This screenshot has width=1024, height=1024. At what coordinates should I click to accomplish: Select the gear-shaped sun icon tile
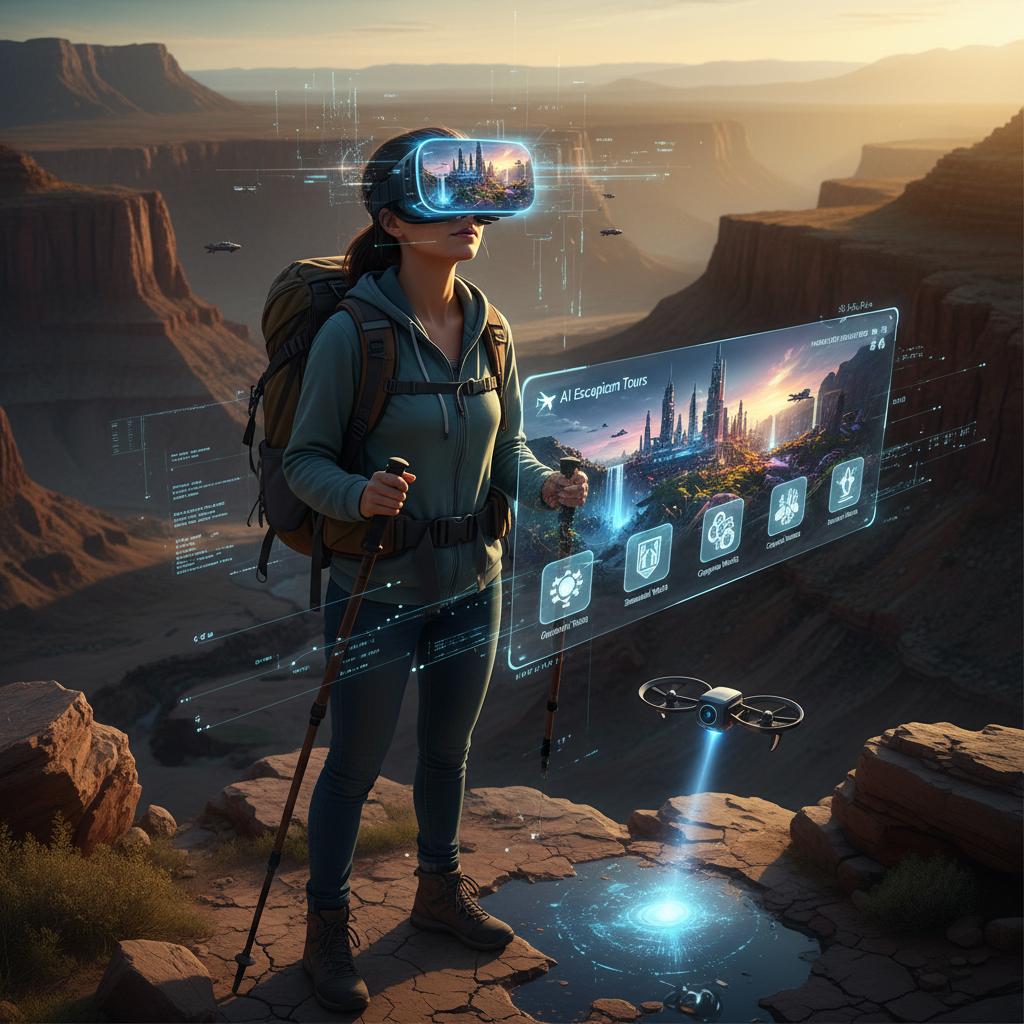[566, 586]
